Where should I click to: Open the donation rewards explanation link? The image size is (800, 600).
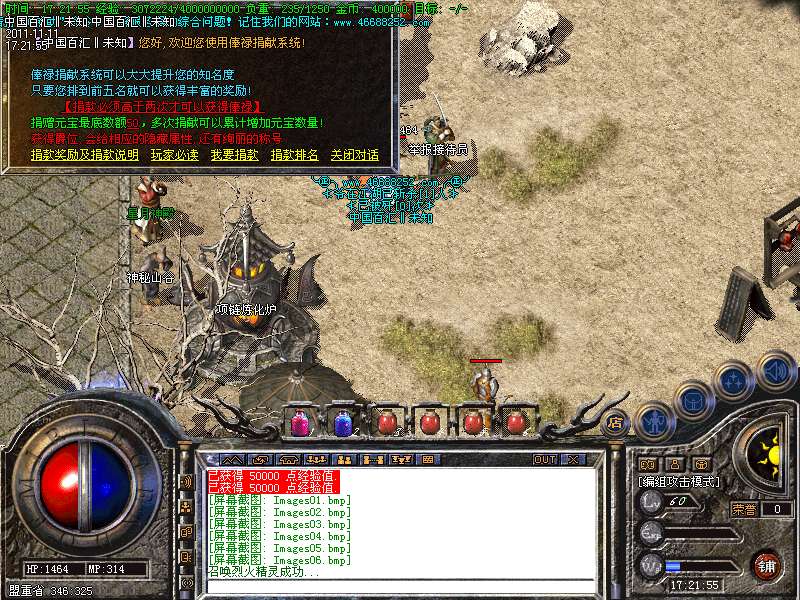[x=84, y=155]
